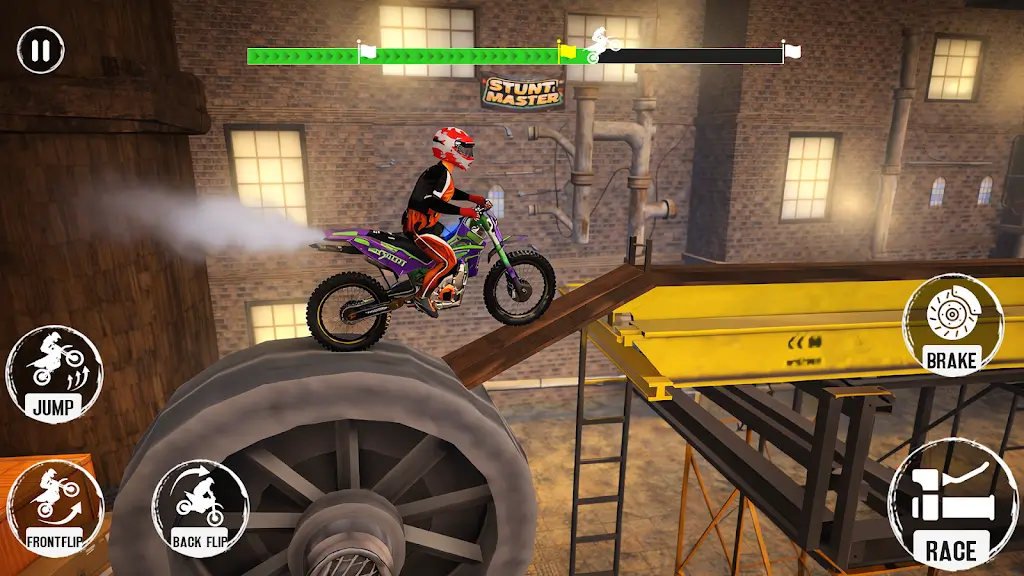This screenshot has width=1024, height=576.
Task: Tap the Jump stunt button
Action: (55, 374)
